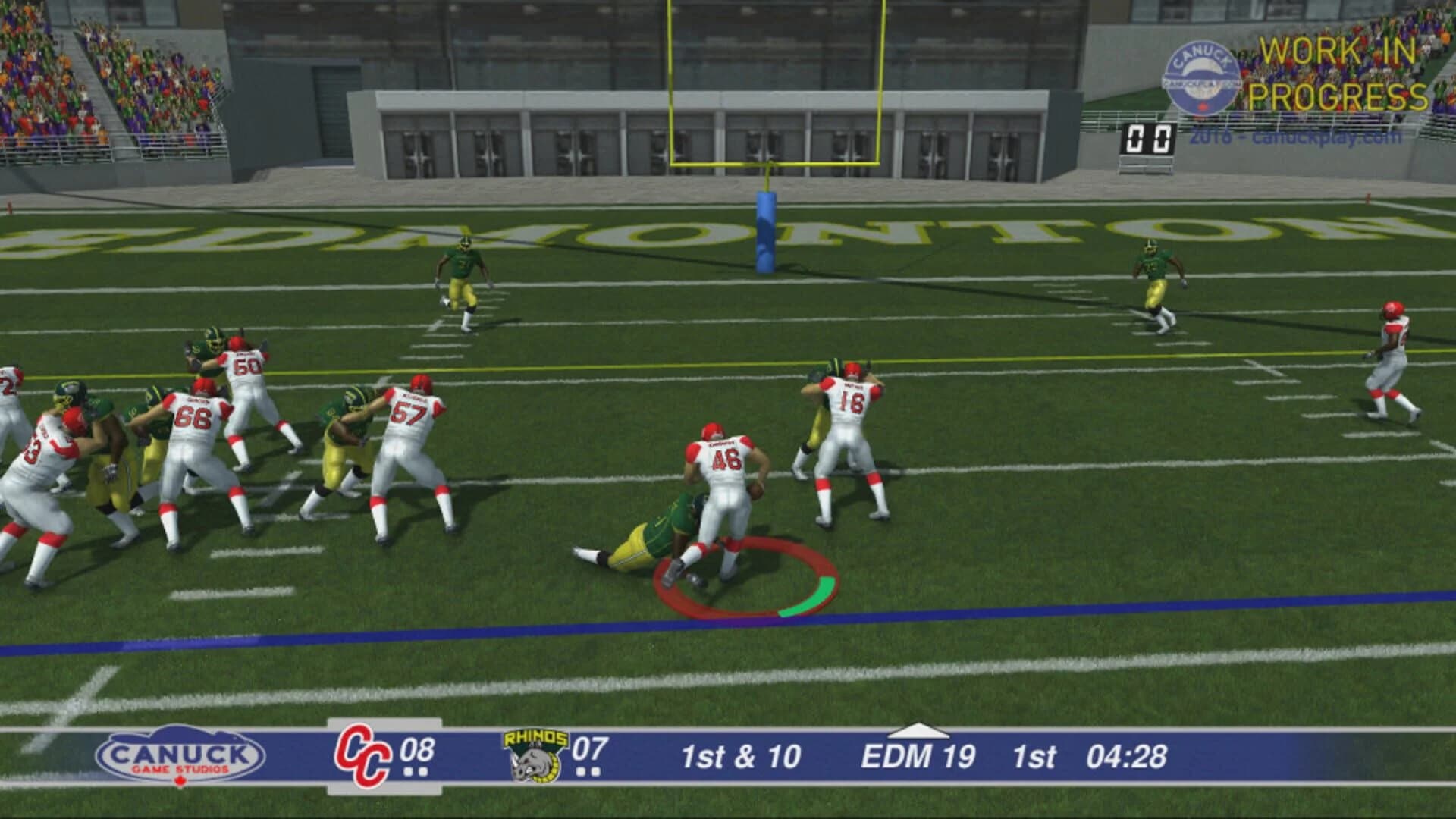Click the play clock showing 00

(1150, 136)
